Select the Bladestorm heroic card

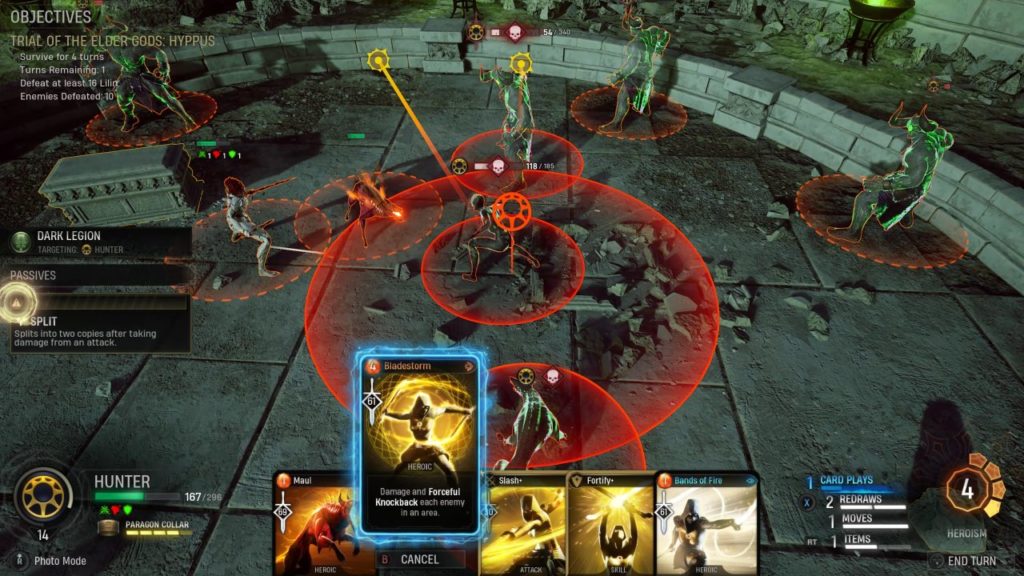[420, 450]
